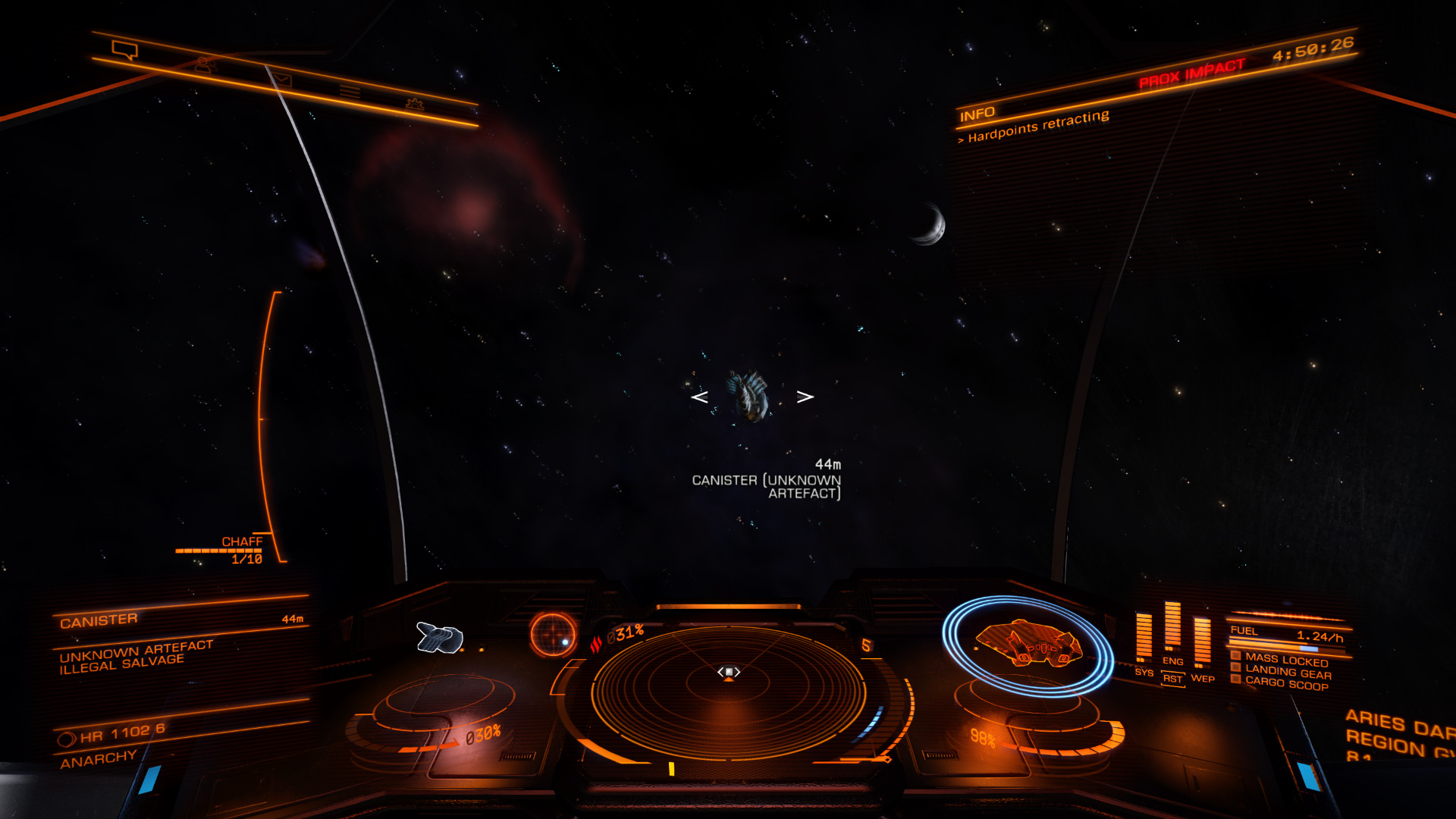Open the chat bubble comms tab
Viewport: 1456px width, 819px height.
click(x=124, y=50)
